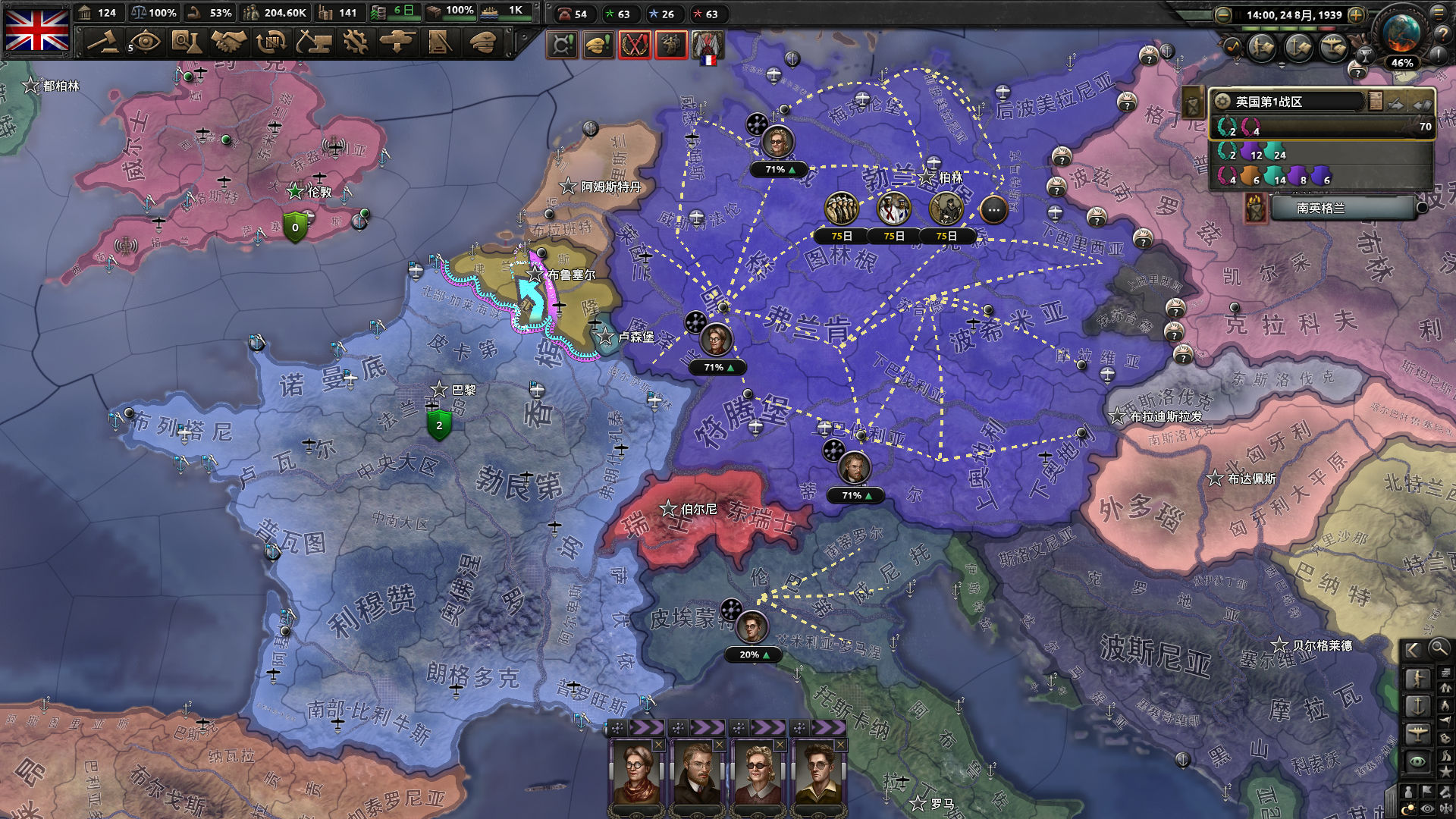Open the music player note button
The image size is (1456, 819).
(1232, 47)
